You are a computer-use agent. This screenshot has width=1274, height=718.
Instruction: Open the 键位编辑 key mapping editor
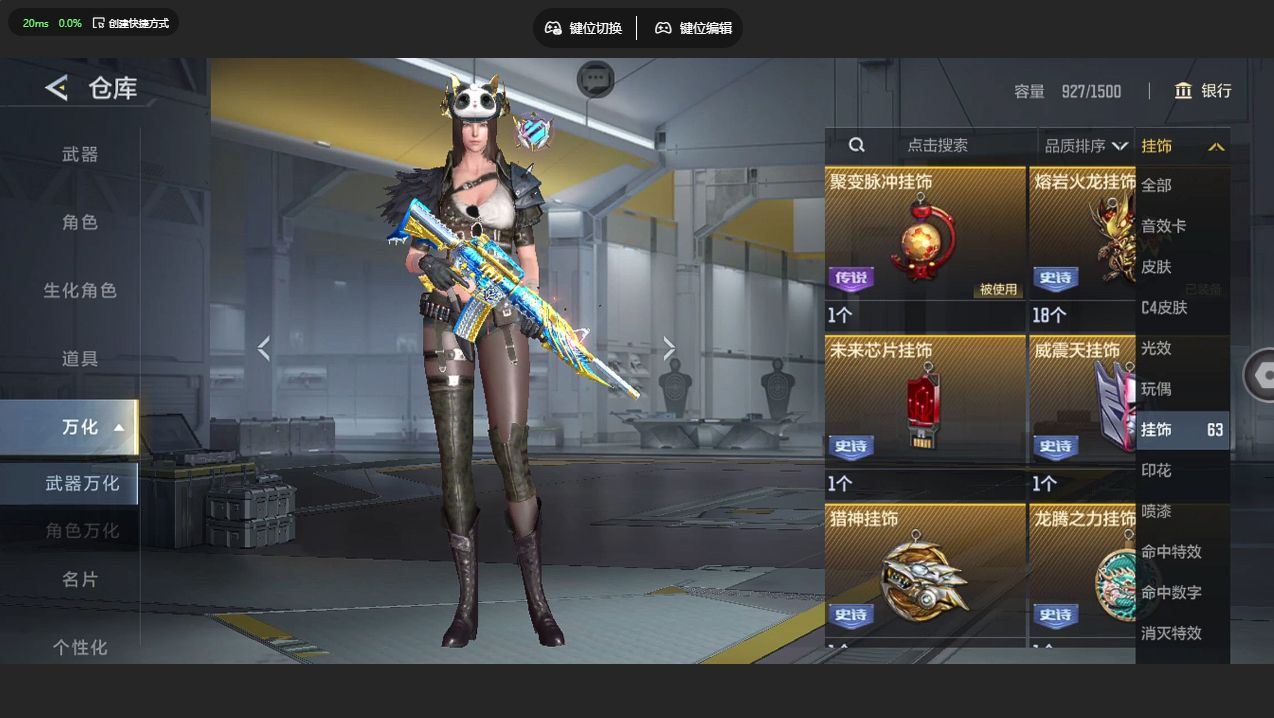[695, 28]
